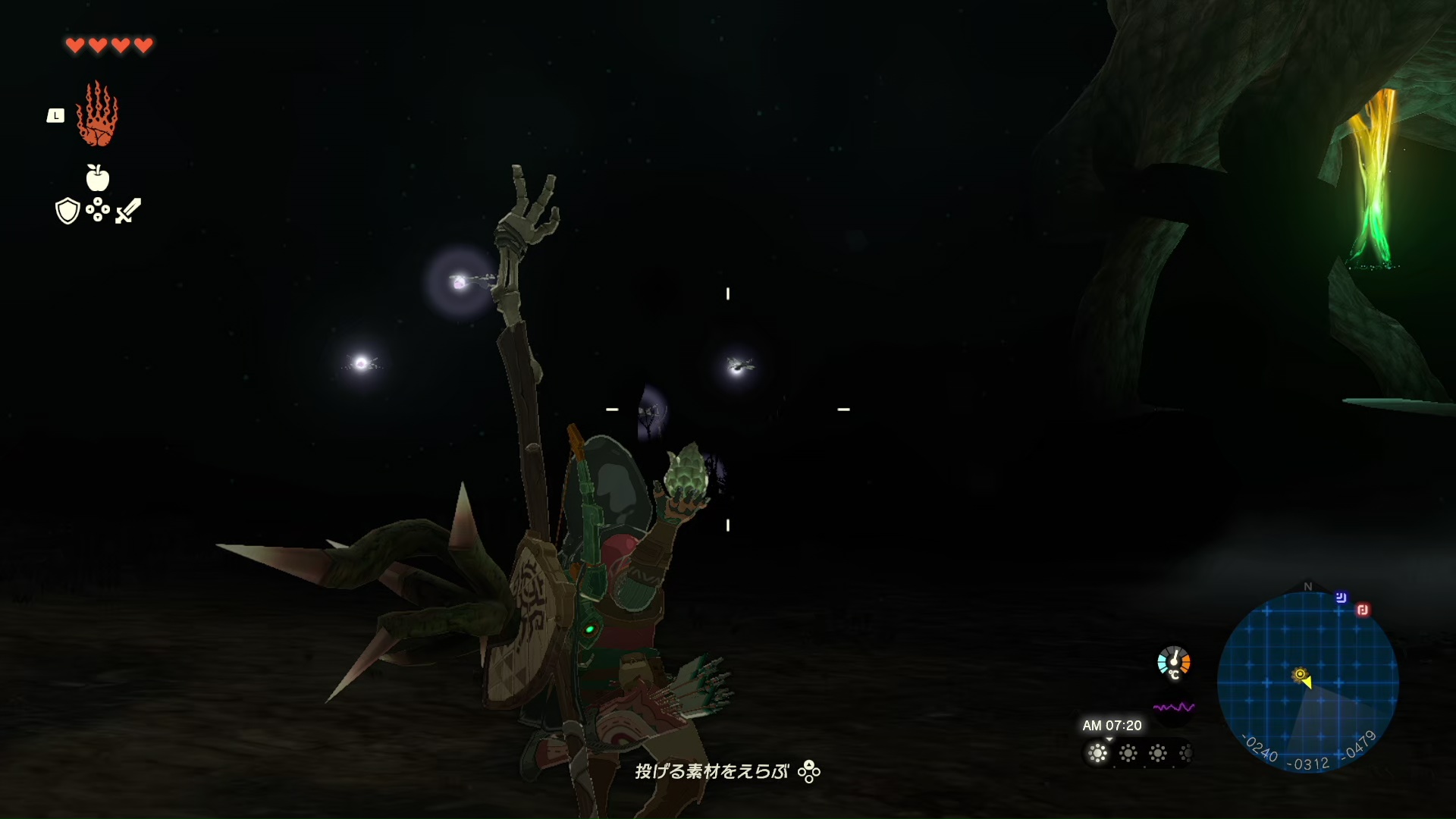Select the red marker on the minimap
This screenshot has width=1456, height=819.
point(1363,610)
